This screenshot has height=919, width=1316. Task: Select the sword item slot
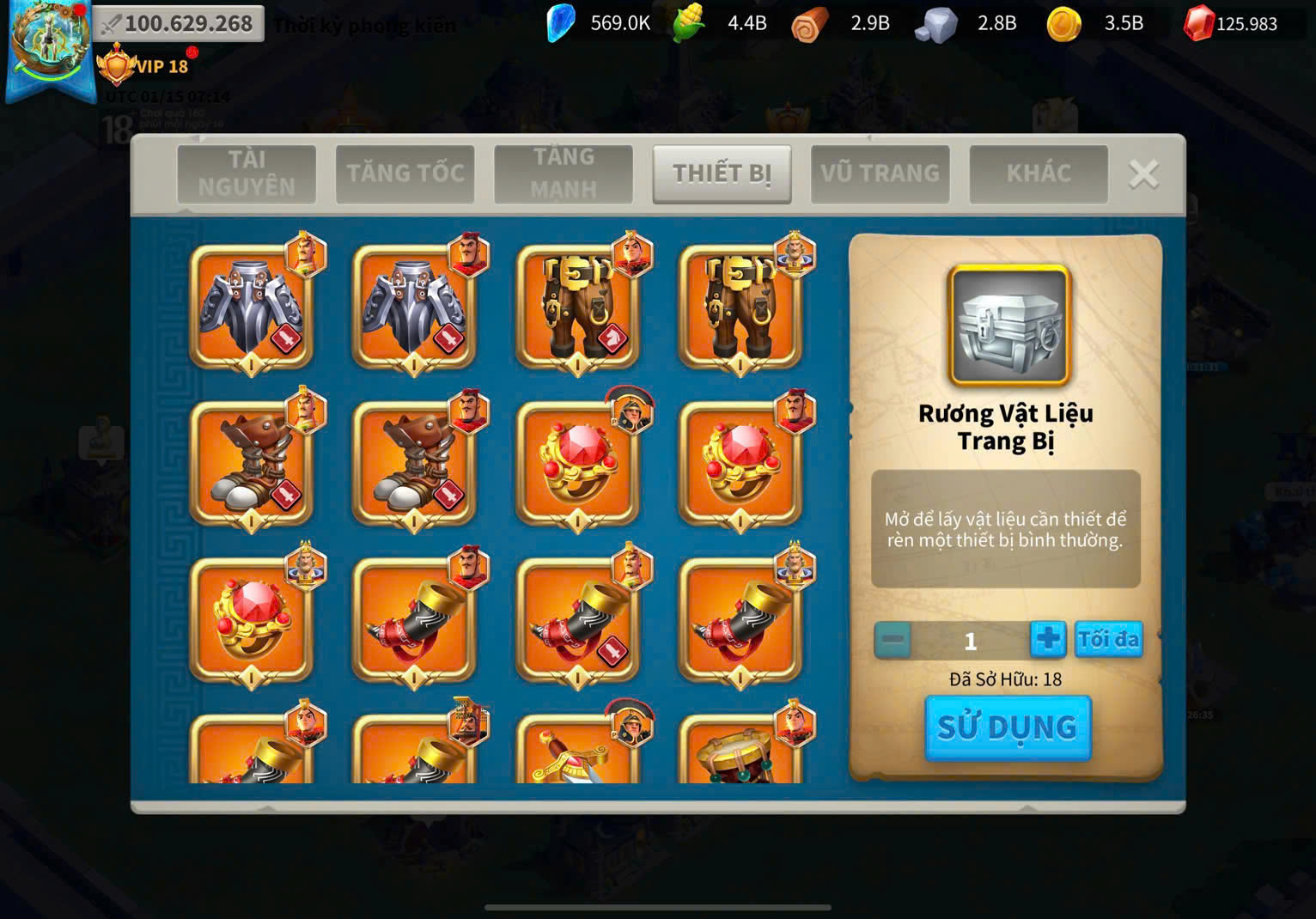point(577,752)
